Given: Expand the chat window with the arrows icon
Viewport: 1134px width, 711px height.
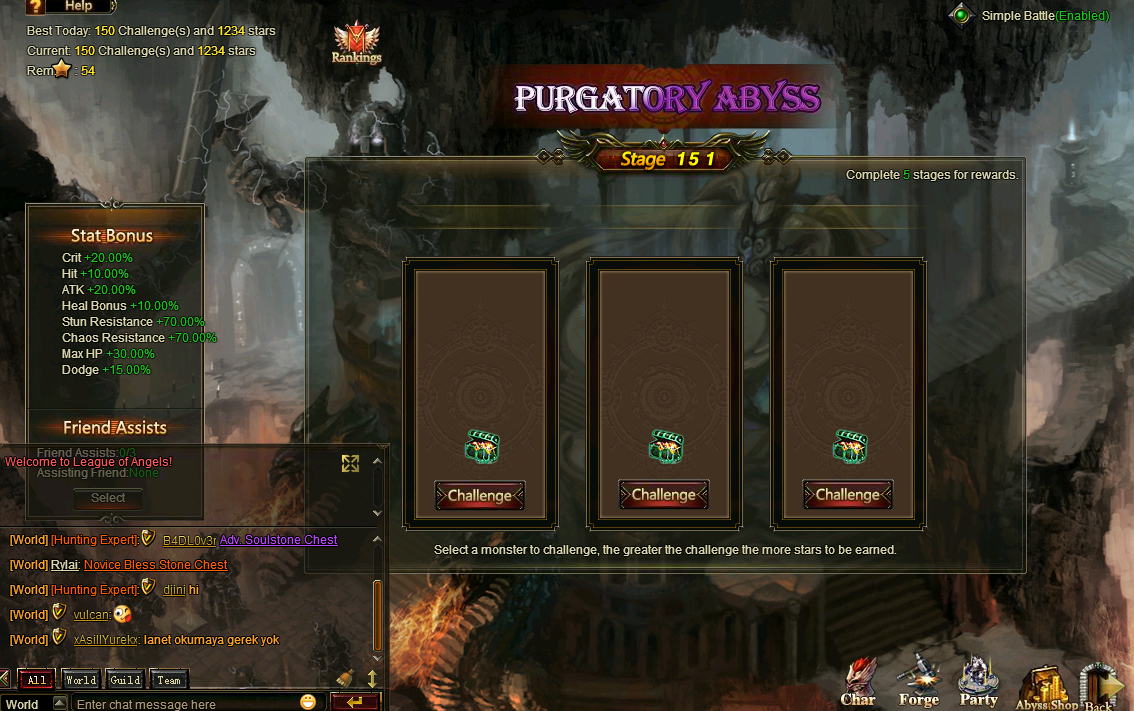Looking at the screenshot, I should point(350,463).
